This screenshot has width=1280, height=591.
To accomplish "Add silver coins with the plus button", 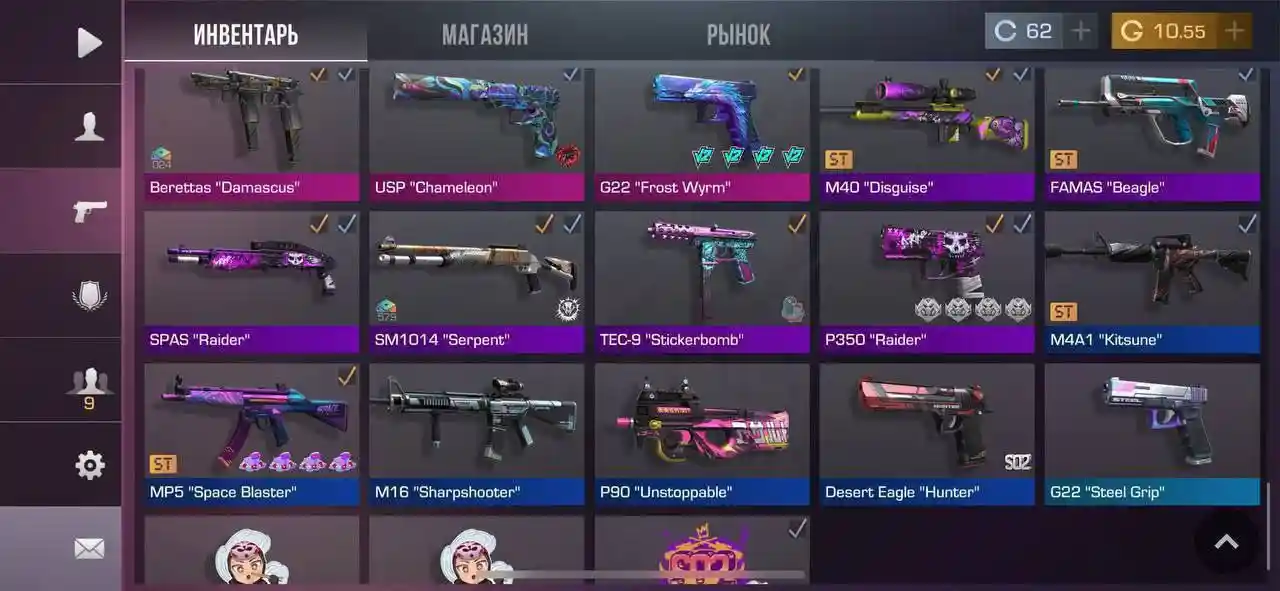I will pos(1080,31).
